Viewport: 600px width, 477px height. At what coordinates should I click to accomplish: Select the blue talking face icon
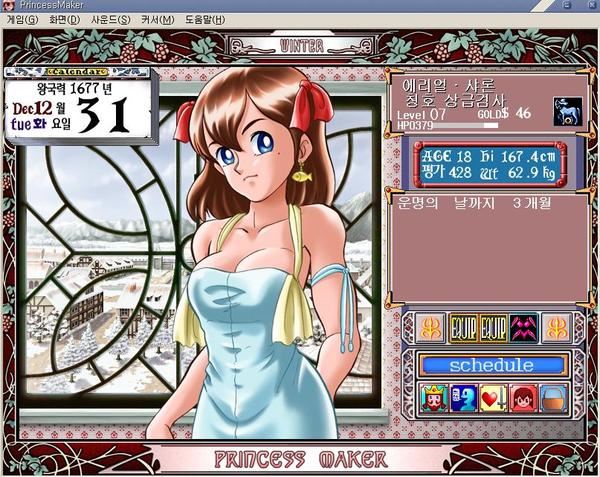coord(463,400)
